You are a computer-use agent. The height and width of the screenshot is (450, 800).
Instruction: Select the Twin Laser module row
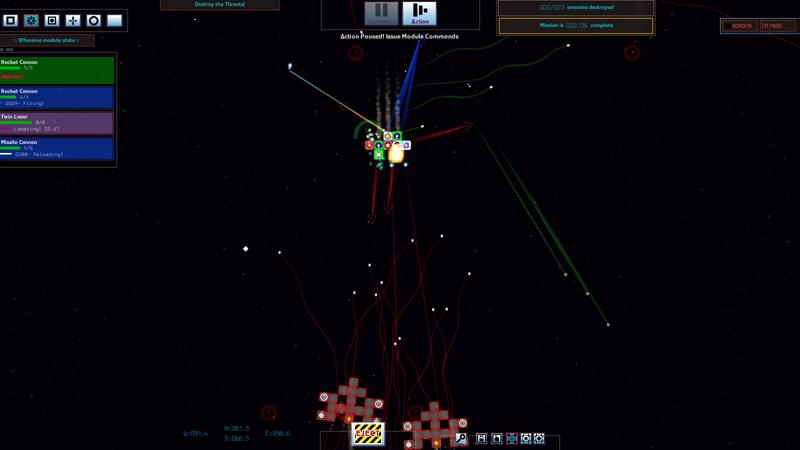[57, 123]
